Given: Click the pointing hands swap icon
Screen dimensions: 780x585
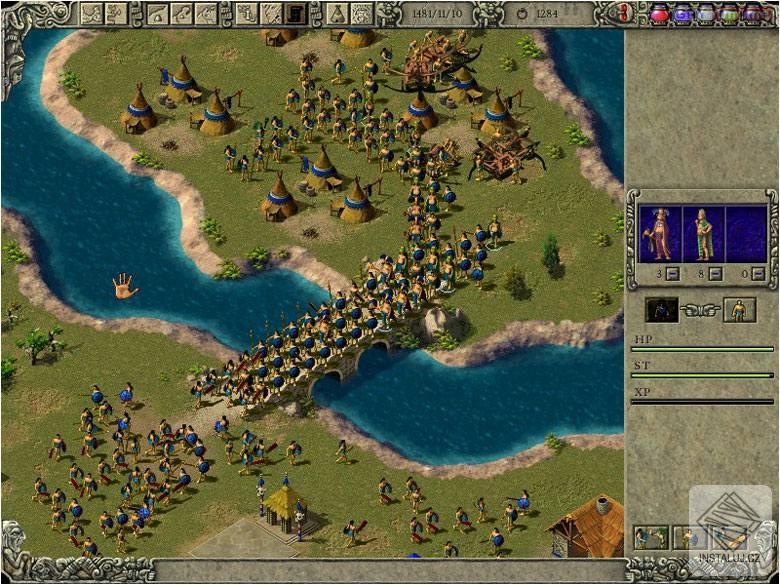Looking at the screenshot, I should point(700,311).
